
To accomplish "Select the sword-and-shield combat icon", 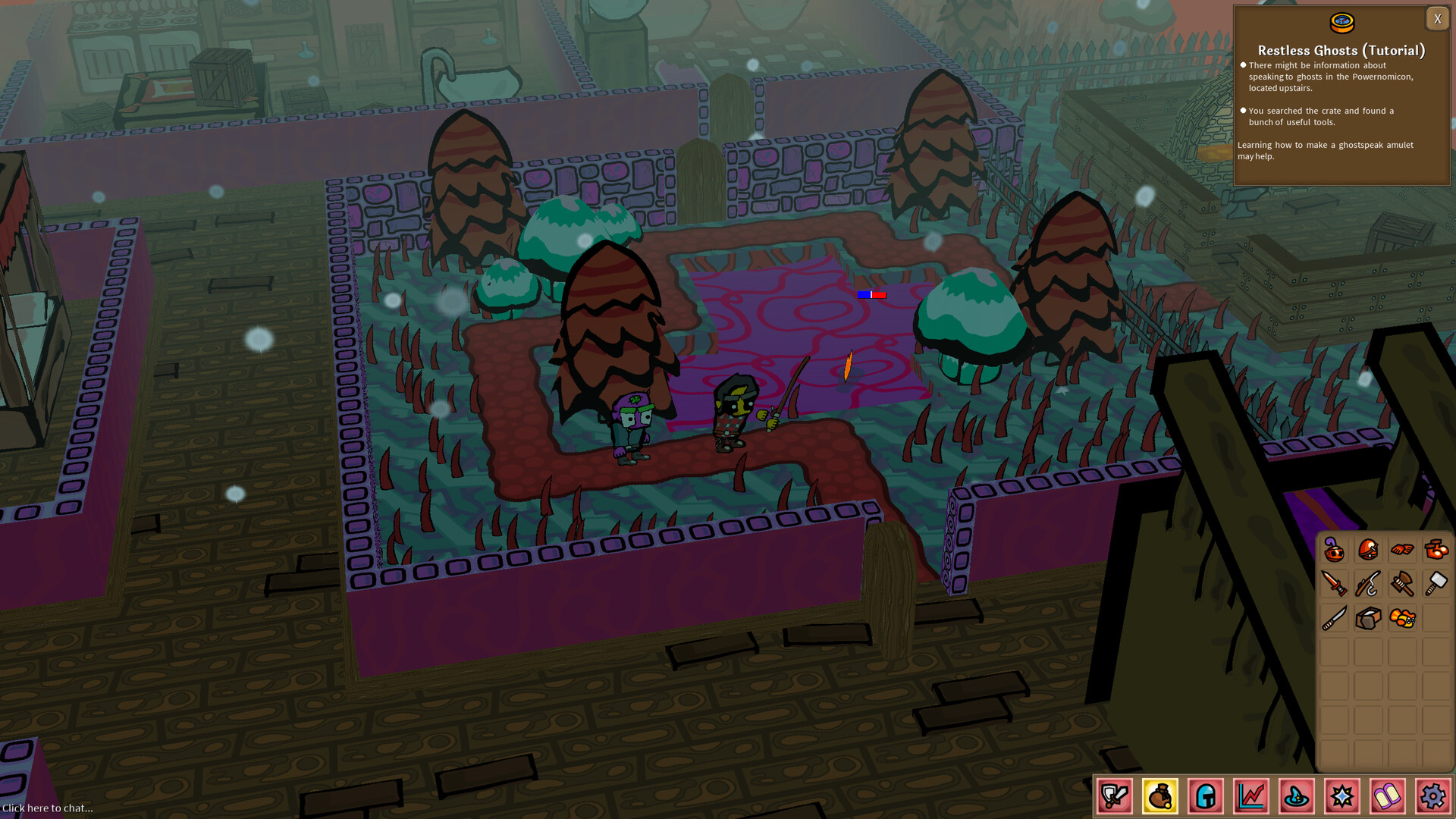I will (1115, 797).
